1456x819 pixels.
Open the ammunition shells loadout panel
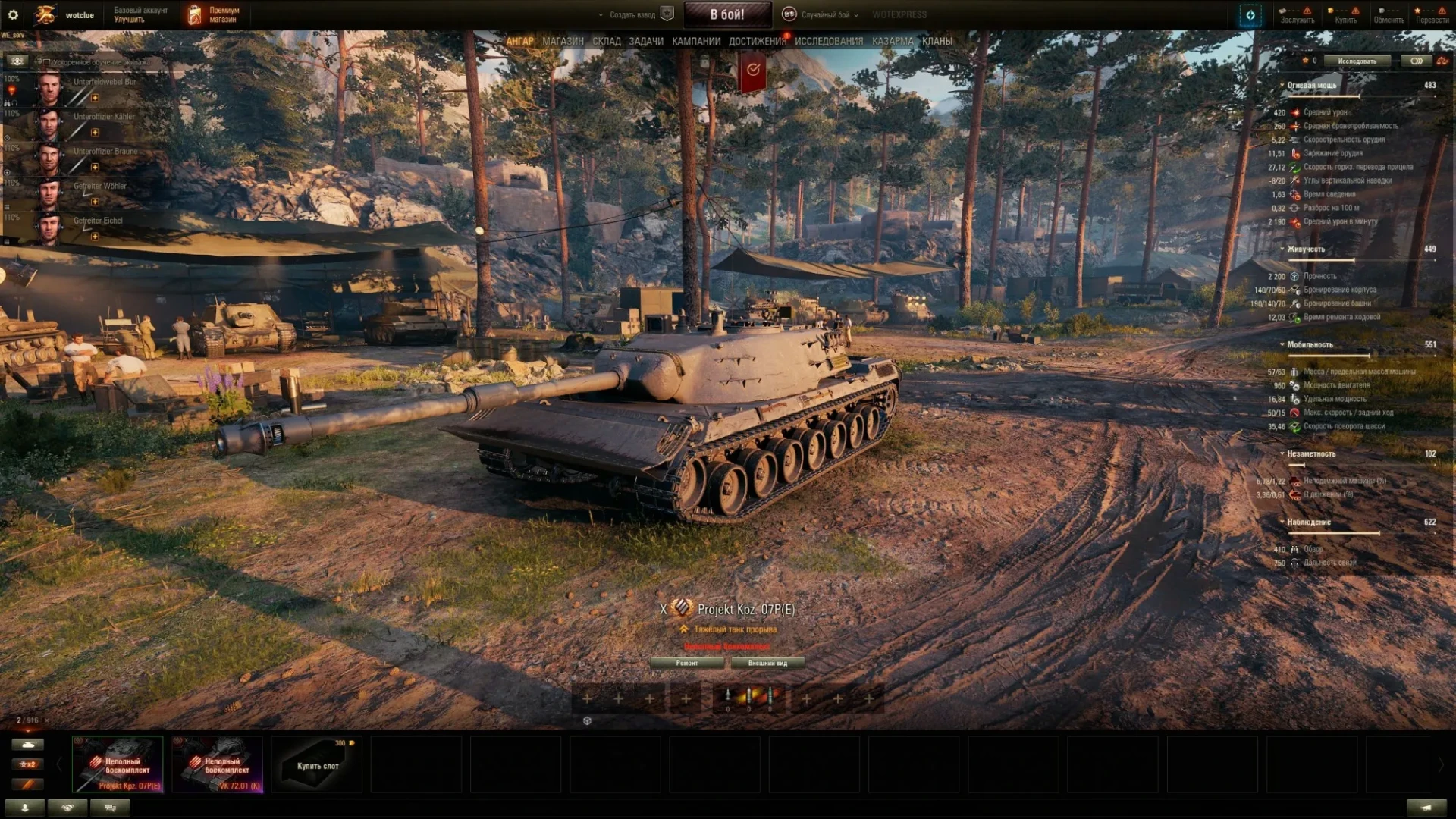[748, 698]
